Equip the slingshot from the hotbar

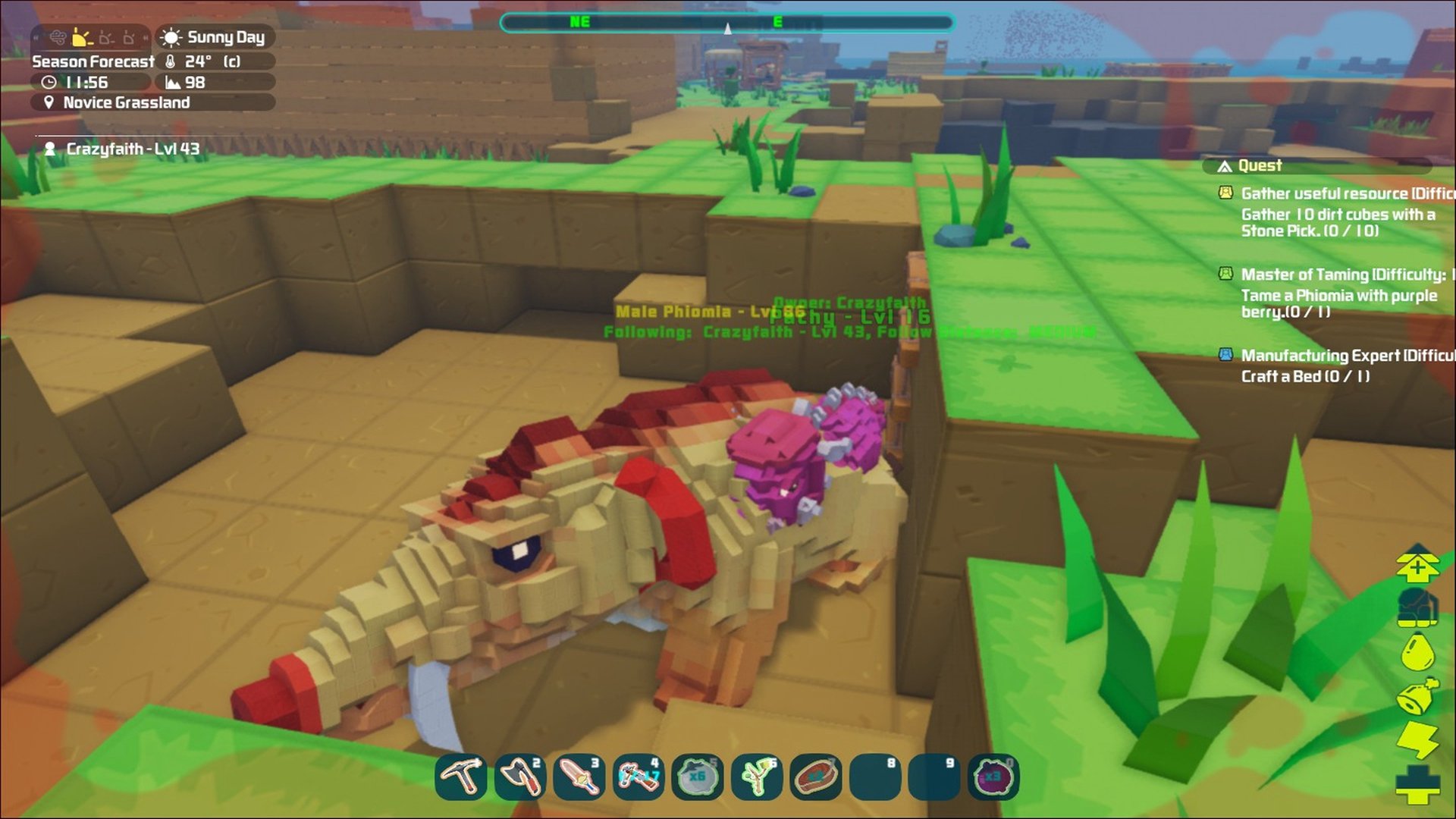(756, 777)
